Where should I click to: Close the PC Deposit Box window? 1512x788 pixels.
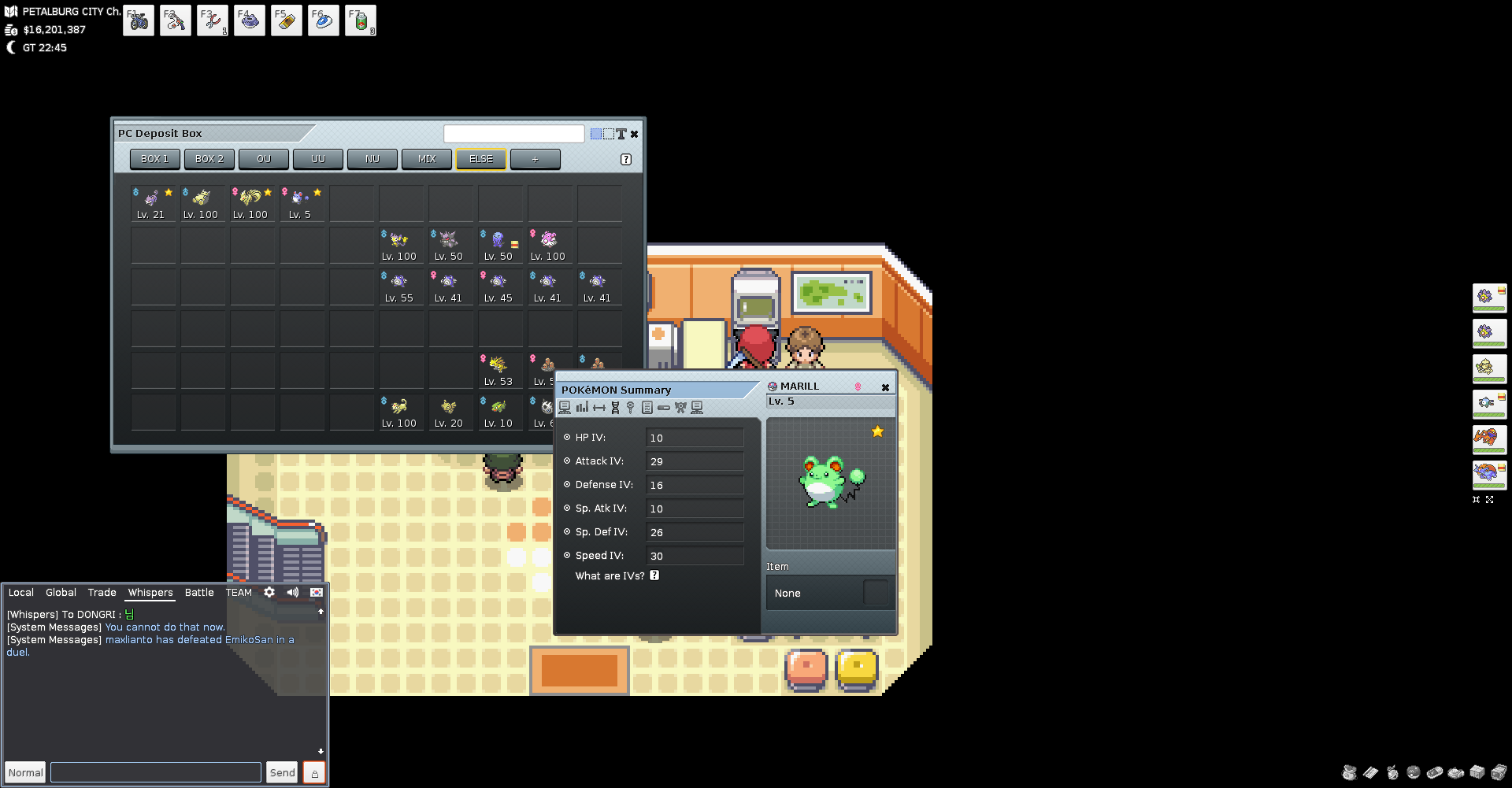(635, 134)
